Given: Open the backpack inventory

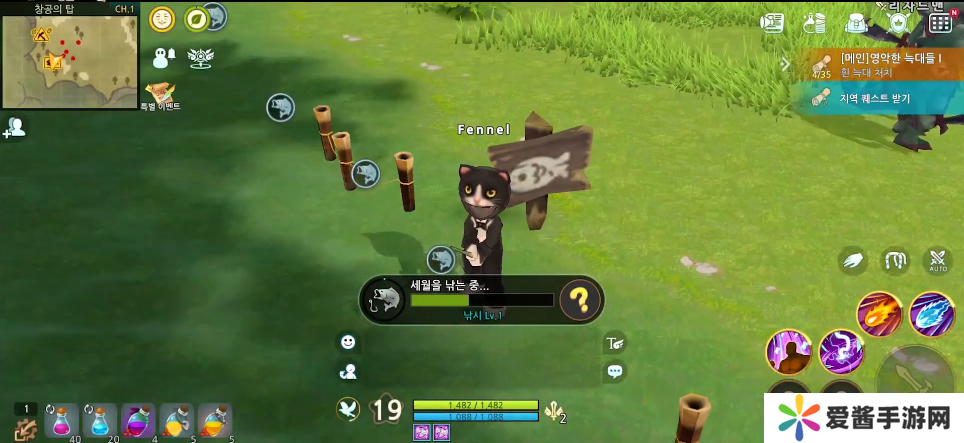Looking at the screenshot, I should click(x=856, y=22).
